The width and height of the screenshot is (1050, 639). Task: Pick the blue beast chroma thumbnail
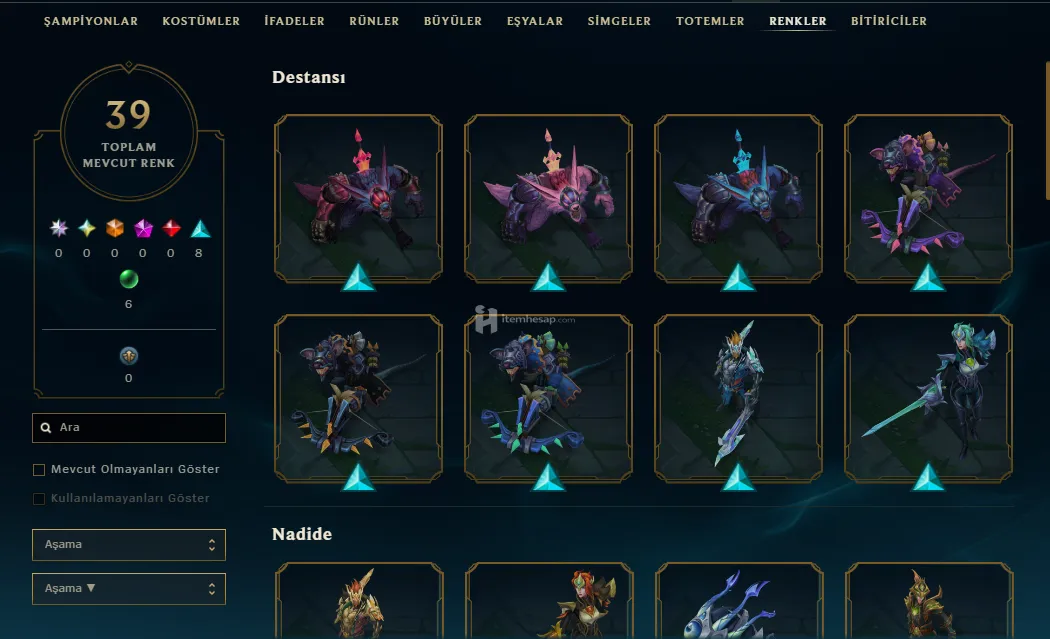[x=738, y=198]
